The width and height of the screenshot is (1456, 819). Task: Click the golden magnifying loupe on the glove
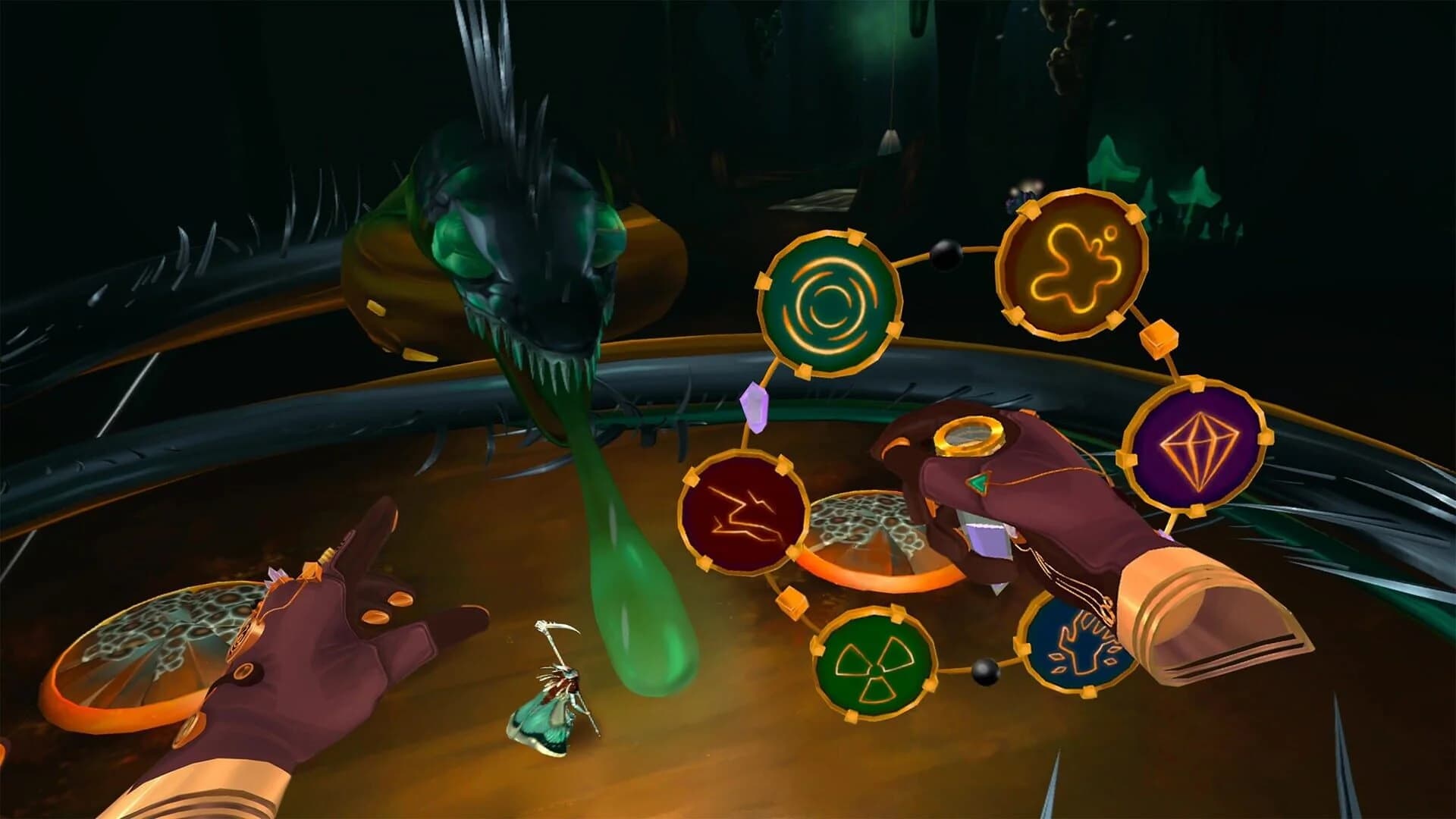(968, 436)
